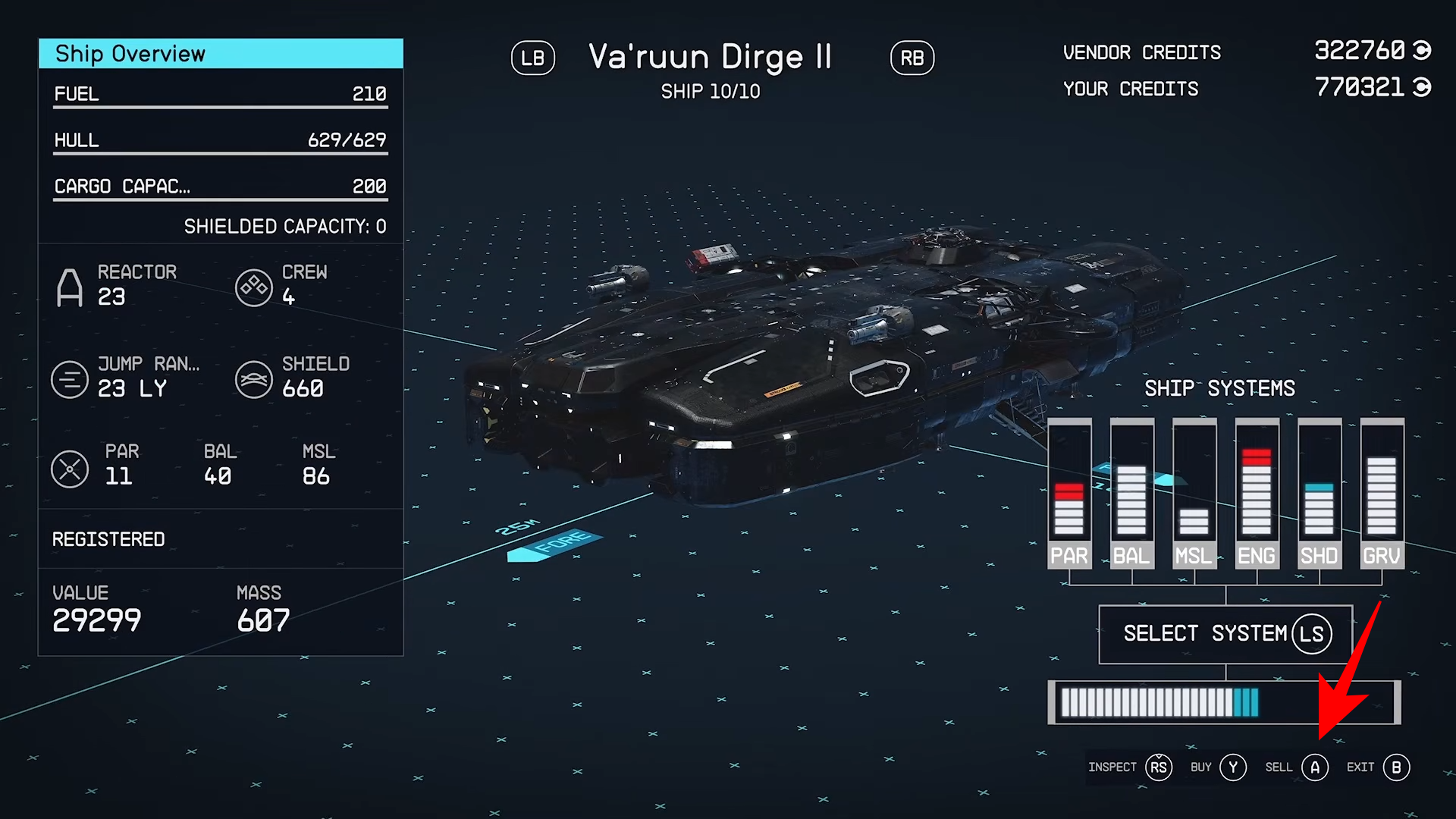Select the BAL ballistic system column
Screen dimensions: 1456x819
pos(1131,493)
